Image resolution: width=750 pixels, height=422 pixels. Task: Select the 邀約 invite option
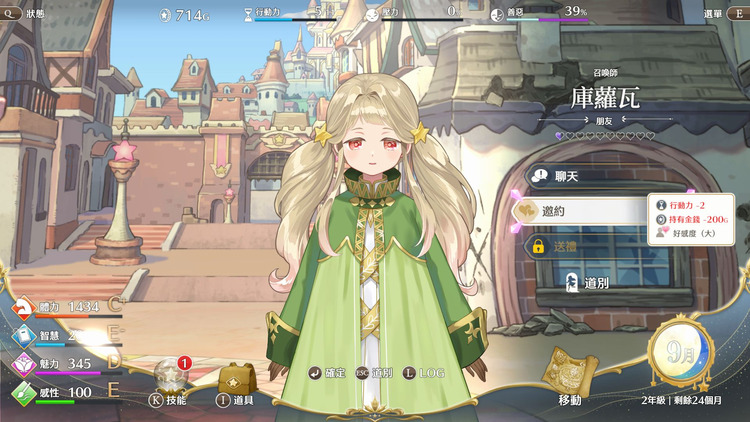(585, 210)
